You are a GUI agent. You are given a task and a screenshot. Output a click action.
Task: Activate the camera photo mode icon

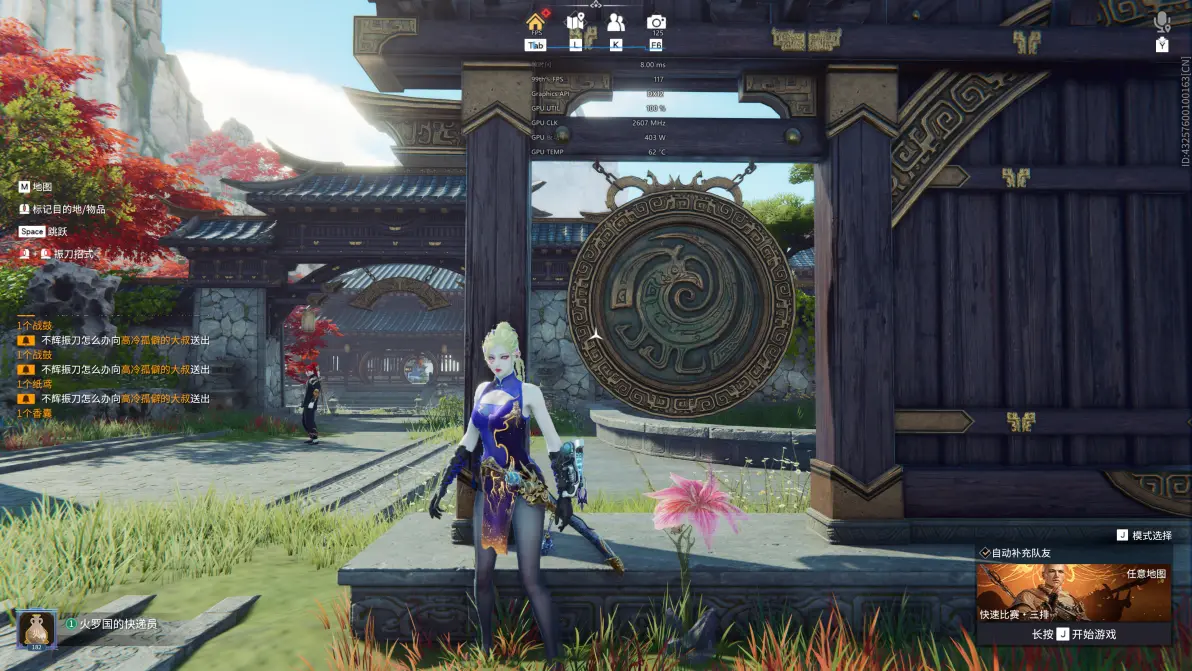[656, 22]
